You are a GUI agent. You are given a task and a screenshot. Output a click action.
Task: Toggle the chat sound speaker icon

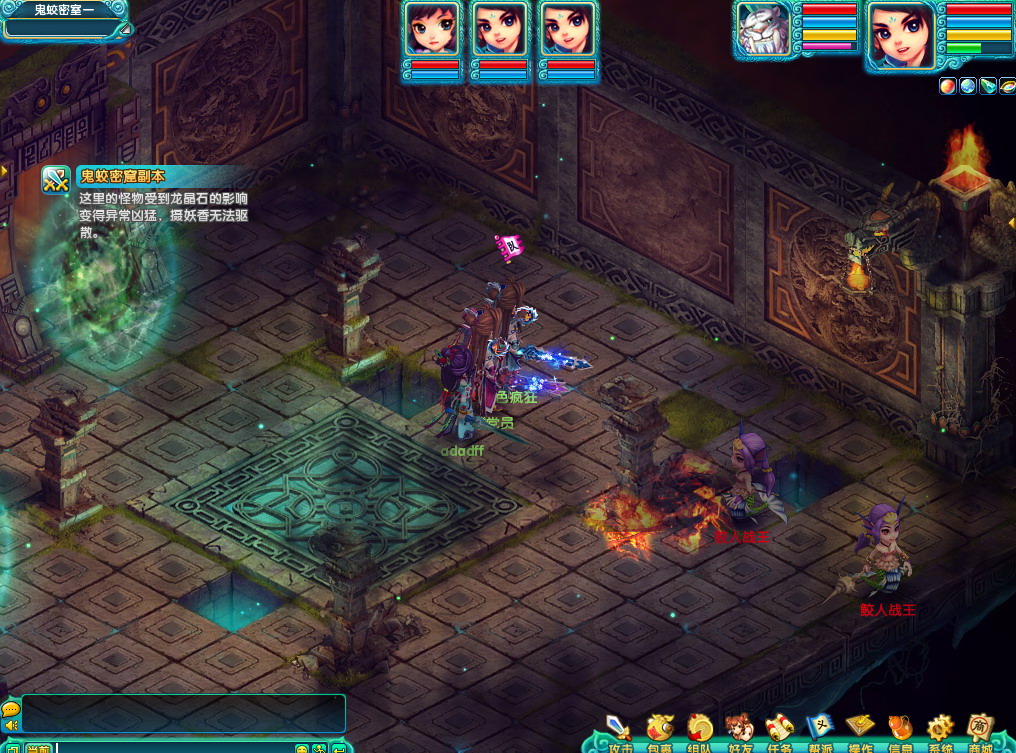point(11,725)
